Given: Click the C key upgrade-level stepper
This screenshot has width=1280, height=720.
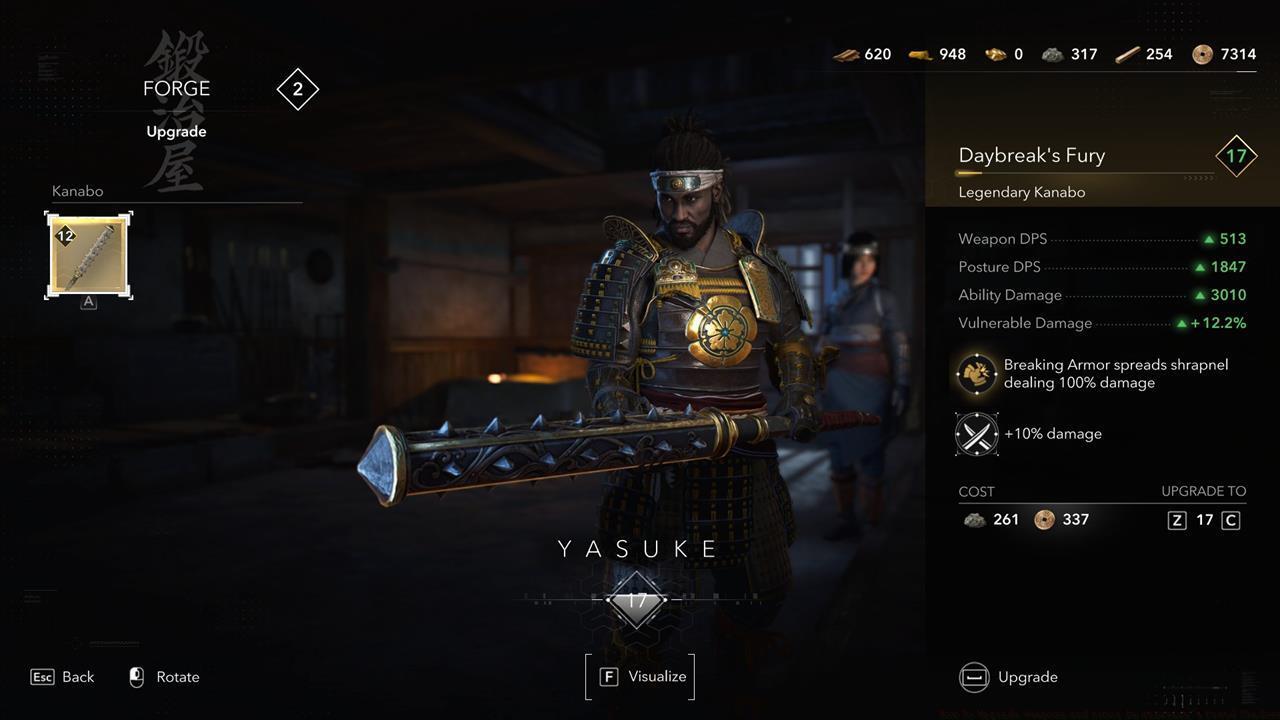Looking at the screenshot, I should [1230, 519].
